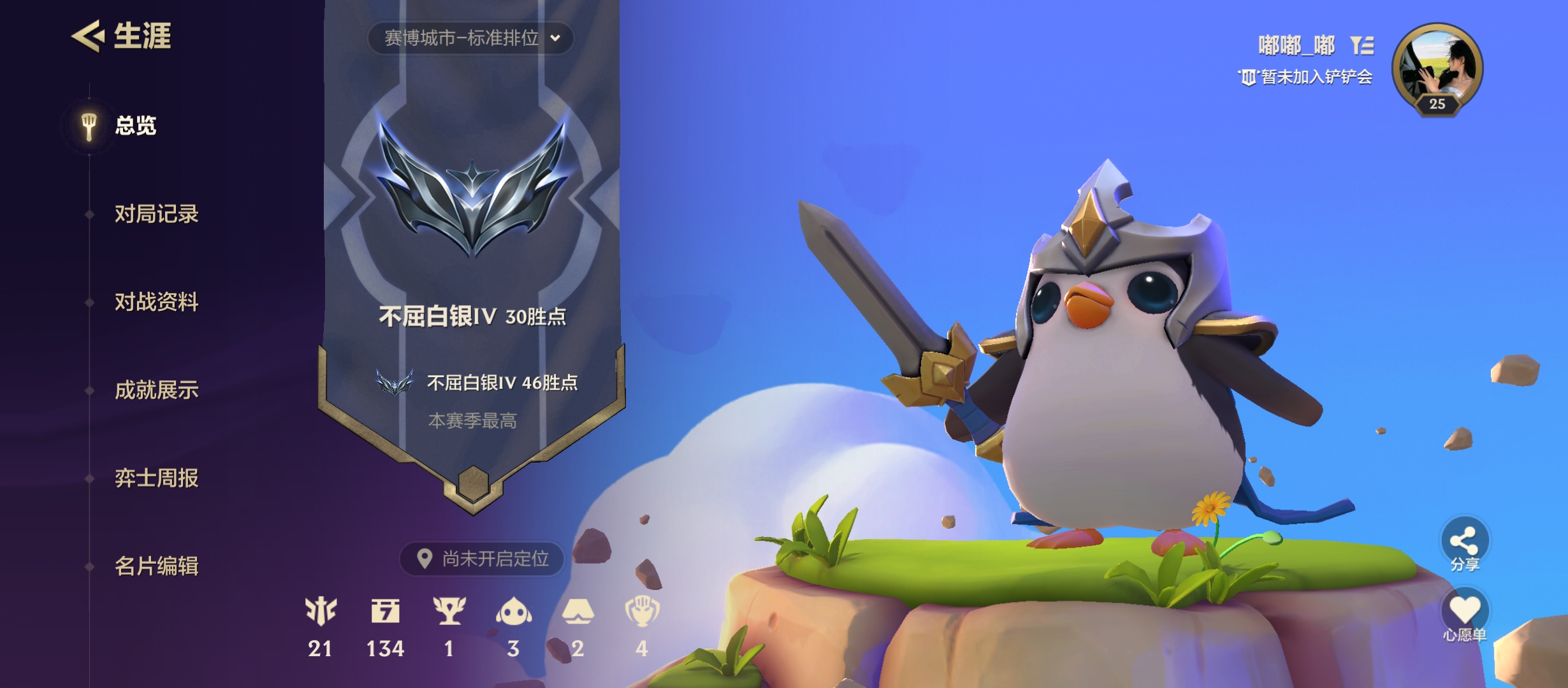Show the 成就展示 achievements tab
1568x688 pixels.
(156, 390)
